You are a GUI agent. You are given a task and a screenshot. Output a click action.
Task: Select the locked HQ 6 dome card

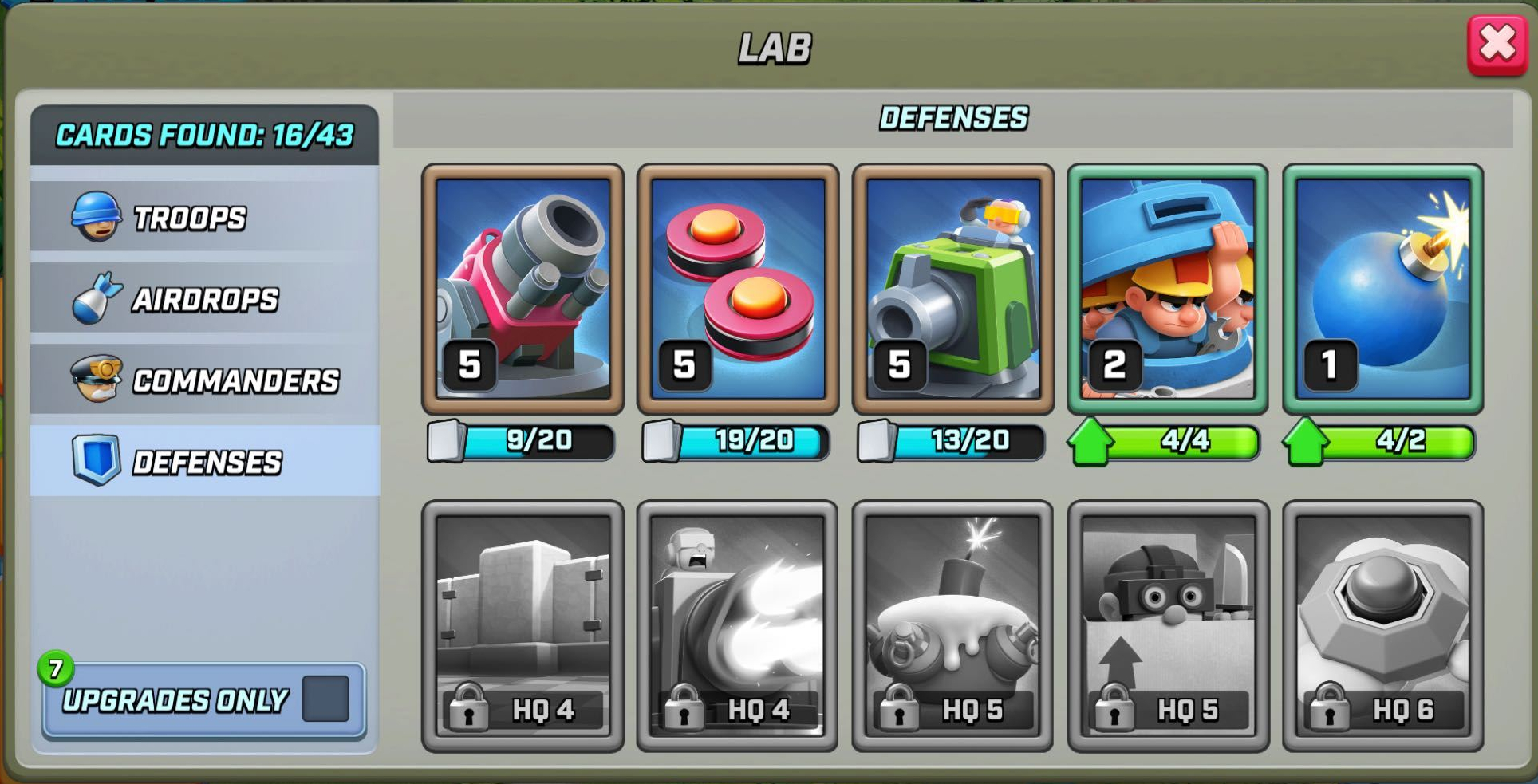[x=1382, y=625]
